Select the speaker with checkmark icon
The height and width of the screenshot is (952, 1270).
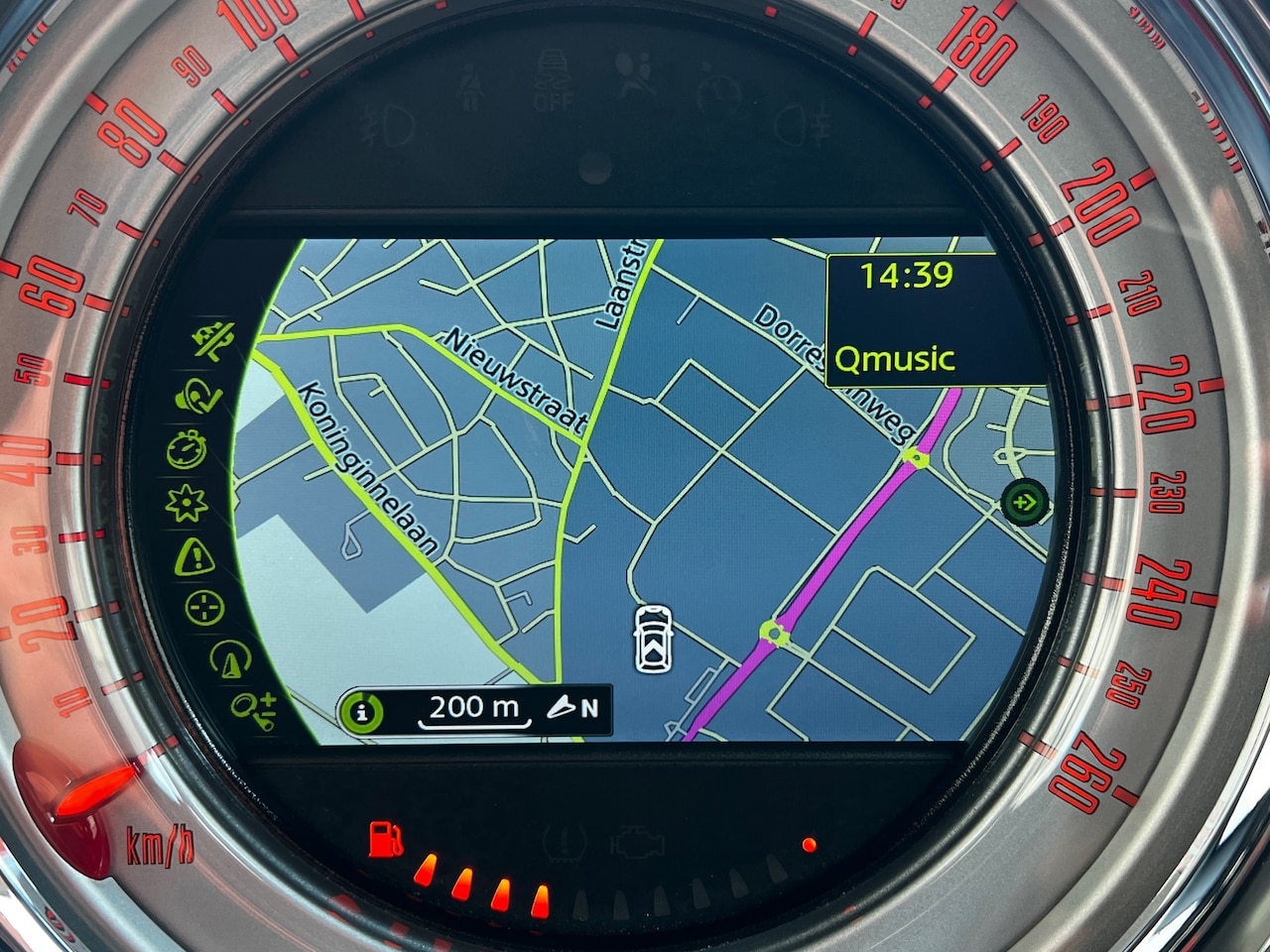click(198, 397)
